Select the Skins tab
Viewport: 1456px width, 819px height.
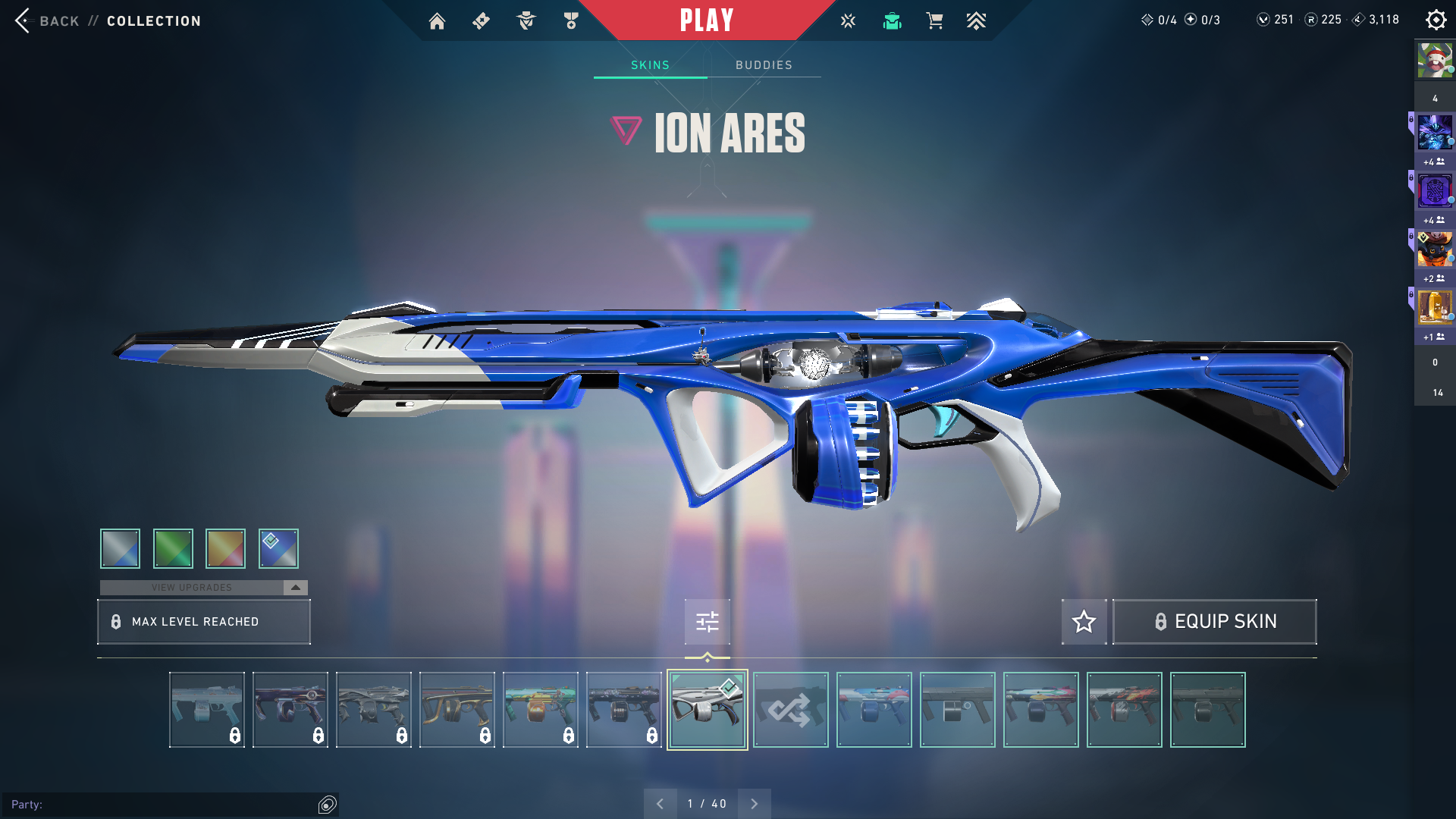(650, 65)
